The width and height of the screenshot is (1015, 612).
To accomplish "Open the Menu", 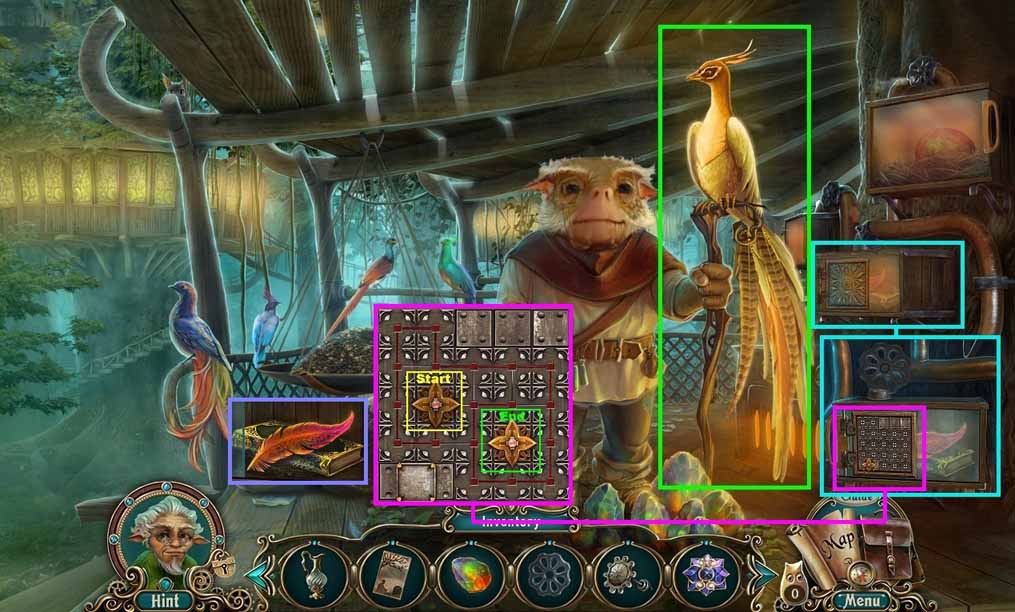I will click(x=860, y=600).
